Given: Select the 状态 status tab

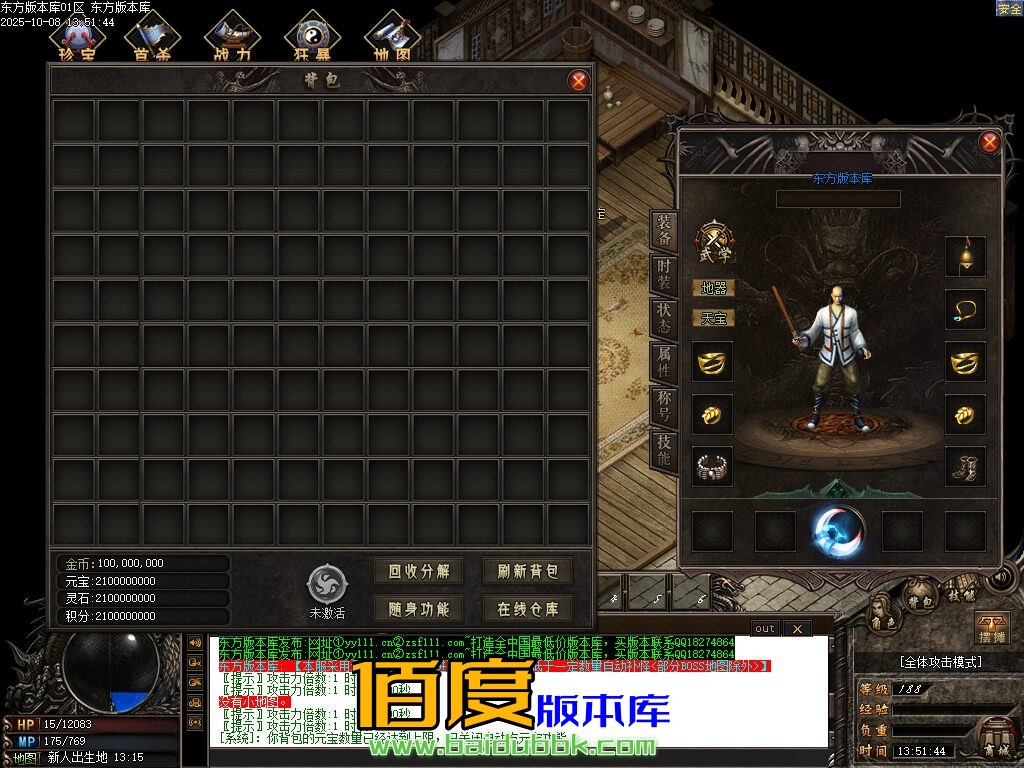Looking at the screenshot, I should (x=663, y=319).
